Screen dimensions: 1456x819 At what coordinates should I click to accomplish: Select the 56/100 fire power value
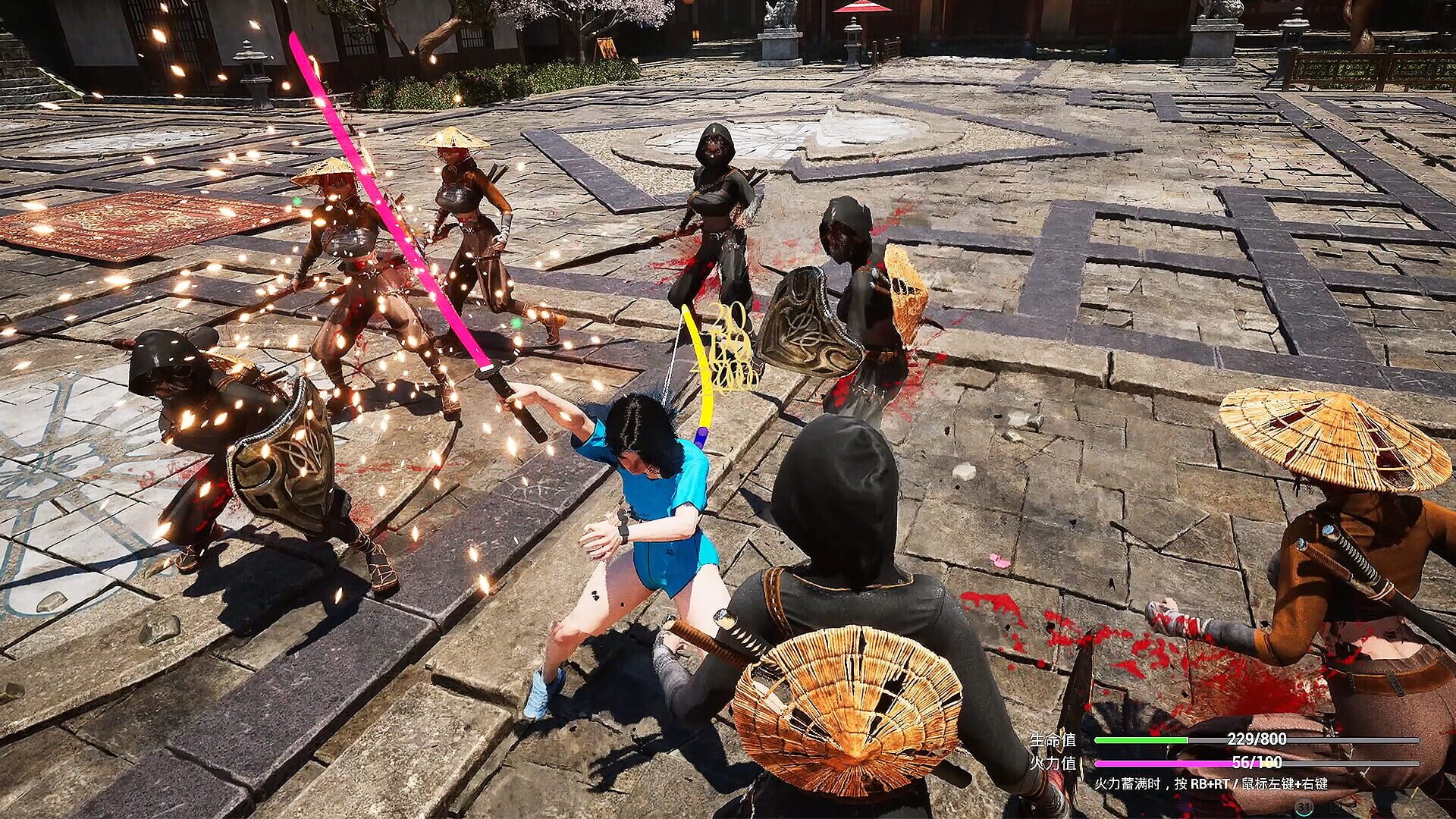tap(1255, 763)
